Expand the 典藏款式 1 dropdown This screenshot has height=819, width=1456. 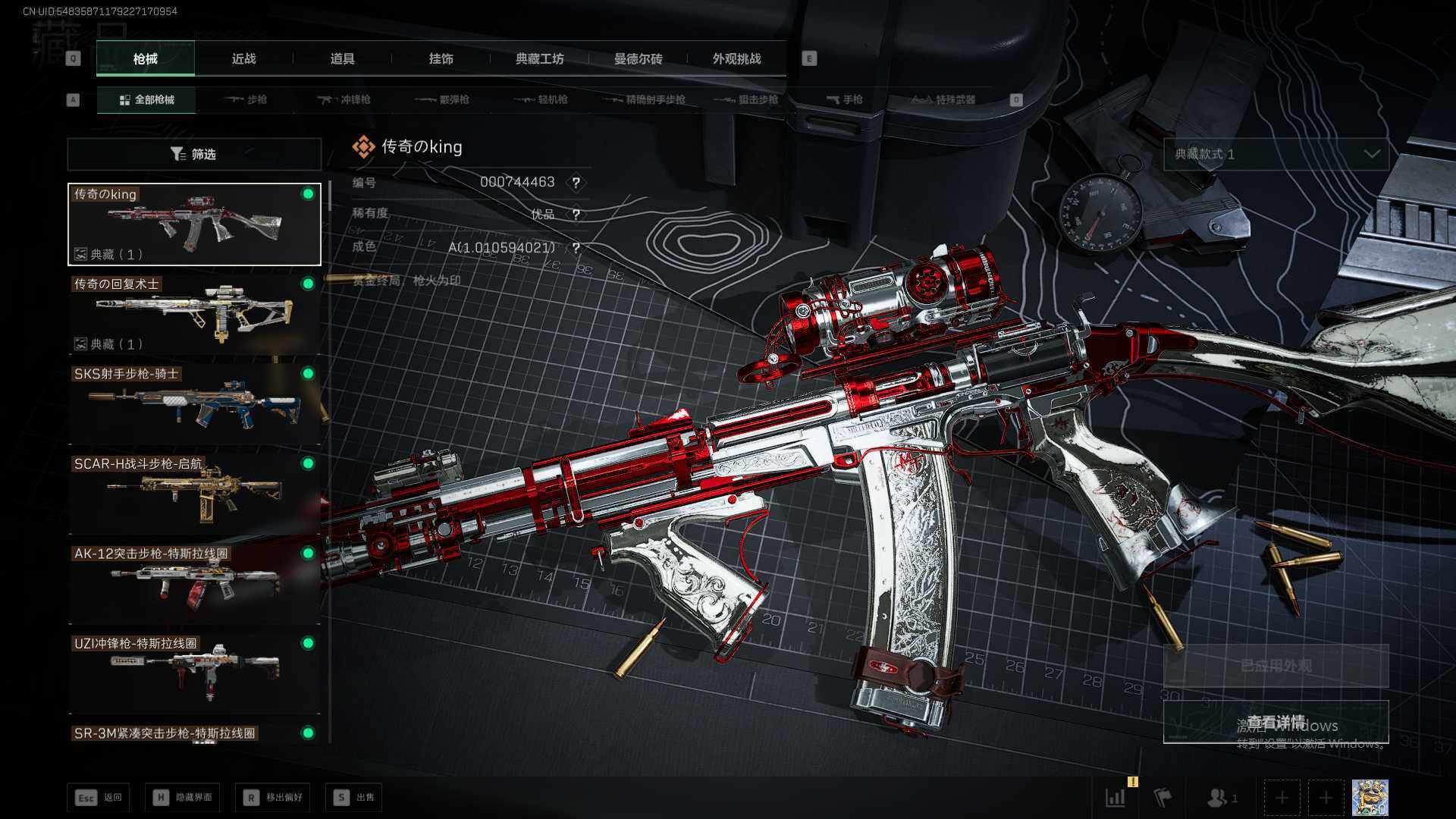1276,154
